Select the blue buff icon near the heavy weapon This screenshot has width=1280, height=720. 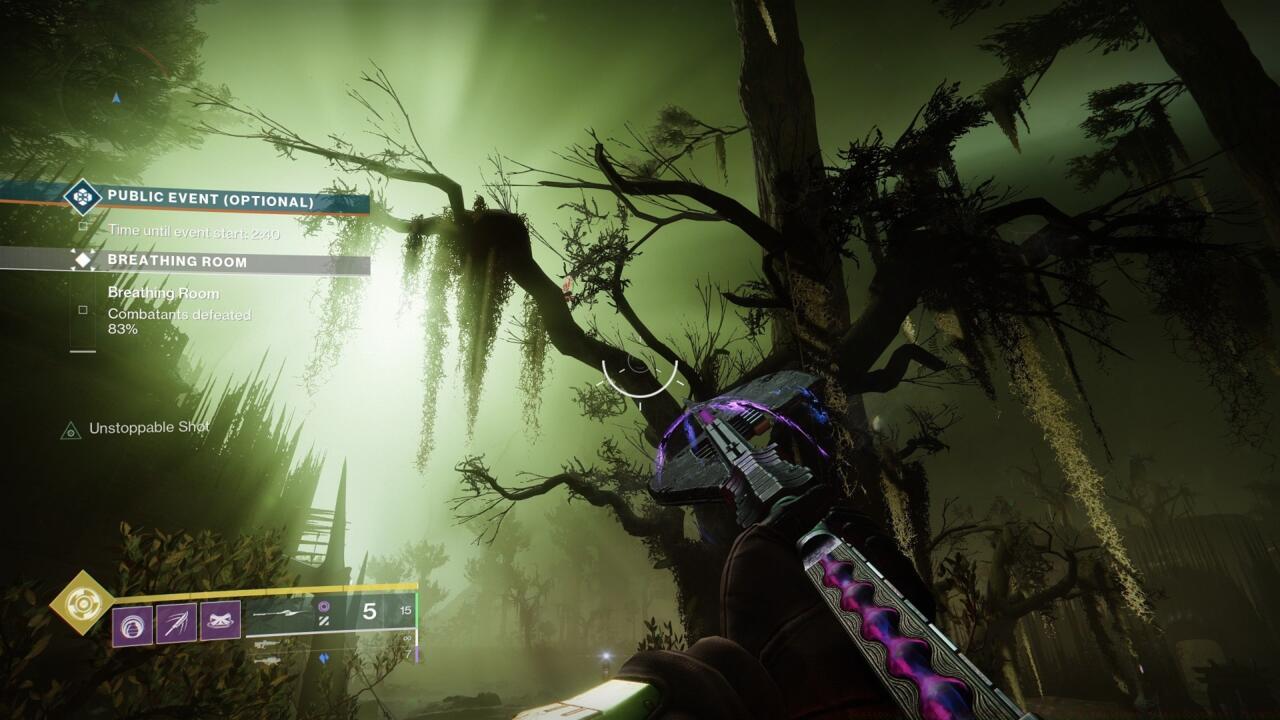click(323, 658)
